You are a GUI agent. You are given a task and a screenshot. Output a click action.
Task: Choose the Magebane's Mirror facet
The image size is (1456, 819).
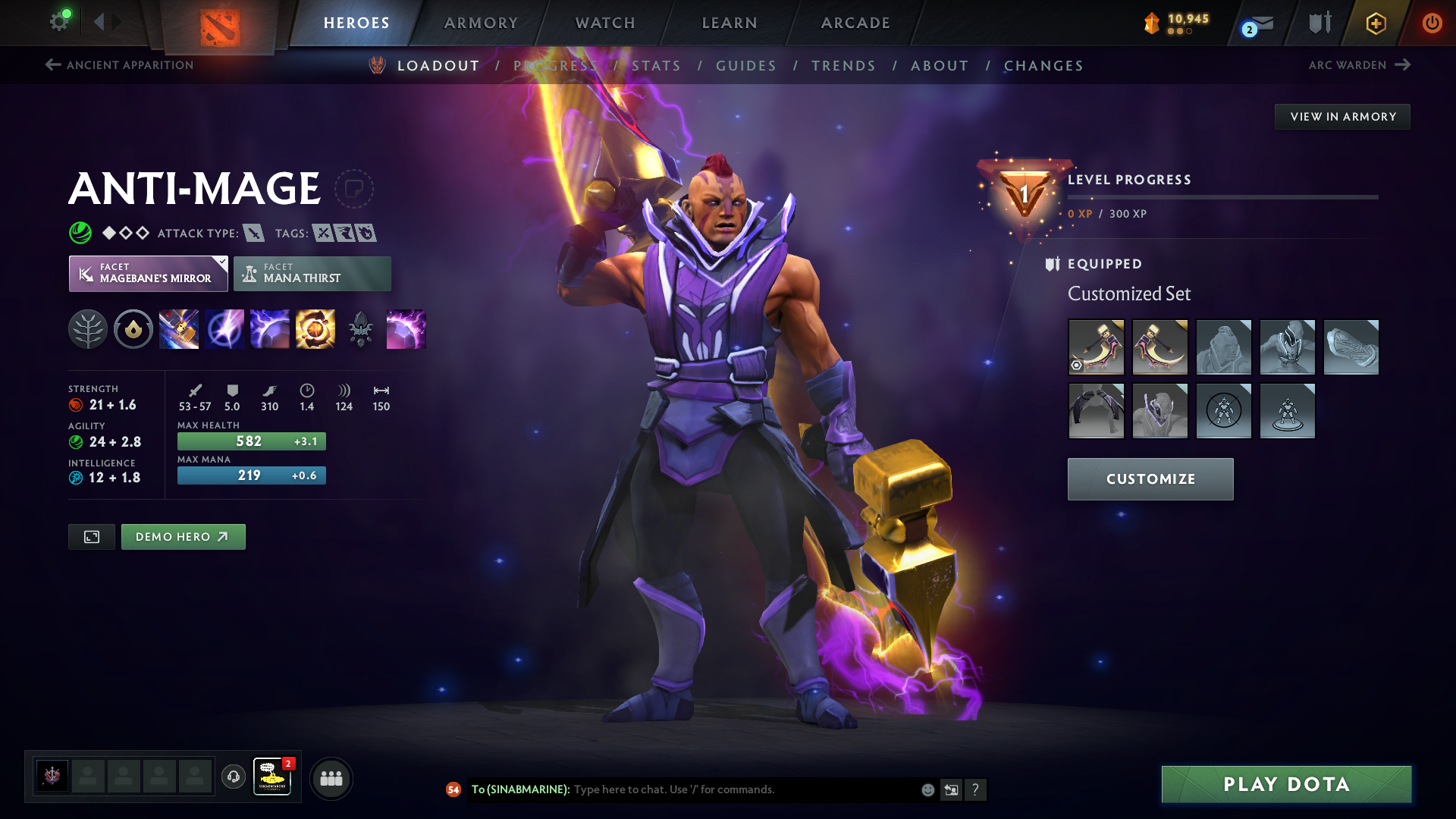point(149,274)
